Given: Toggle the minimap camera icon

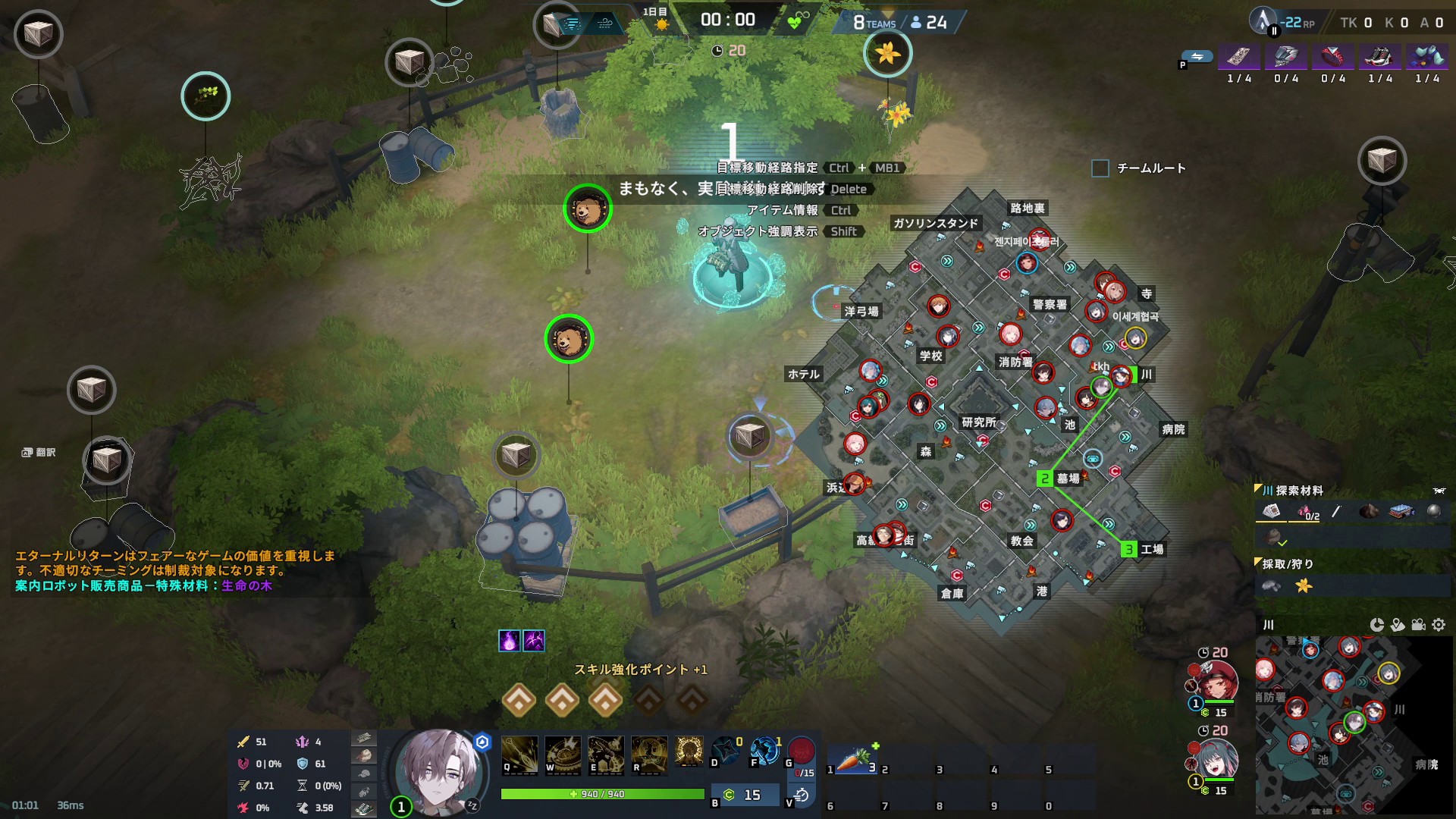Looking at the screenshot, I should (1418, 625).
